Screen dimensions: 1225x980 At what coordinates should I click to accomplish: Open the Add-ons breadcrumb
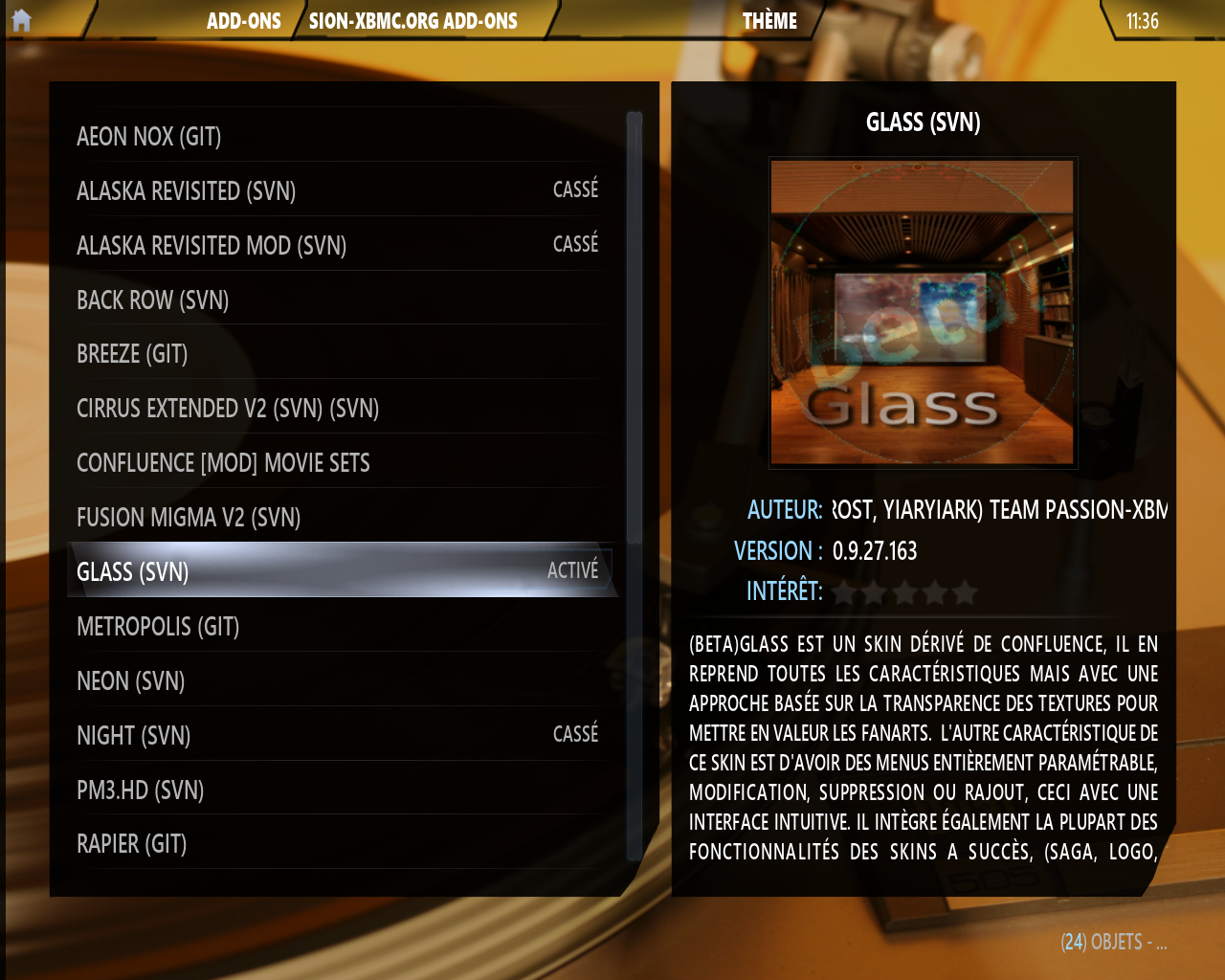coord(243,21)
